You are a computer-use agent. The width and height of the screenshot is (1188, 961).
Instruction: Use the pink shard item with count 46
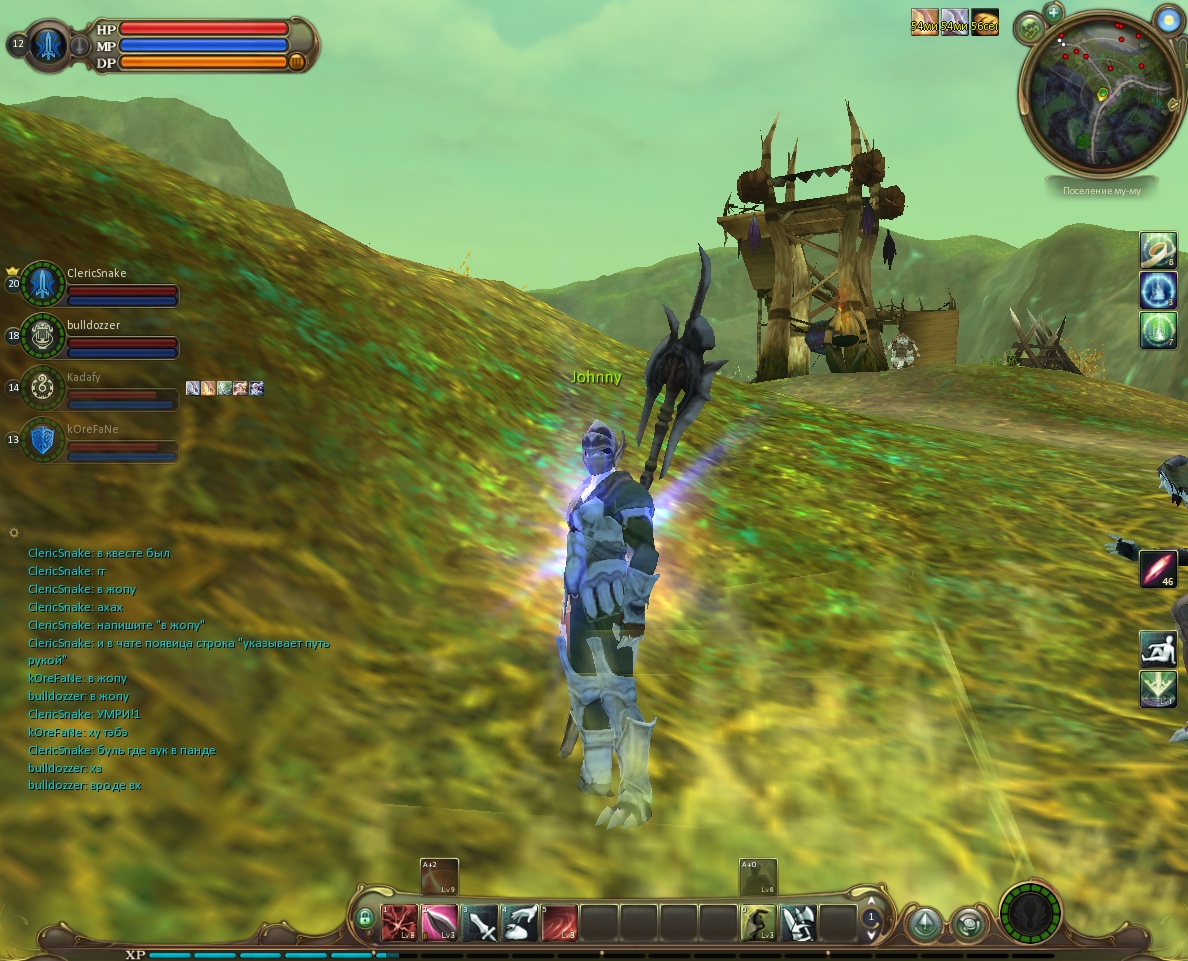1158,569
